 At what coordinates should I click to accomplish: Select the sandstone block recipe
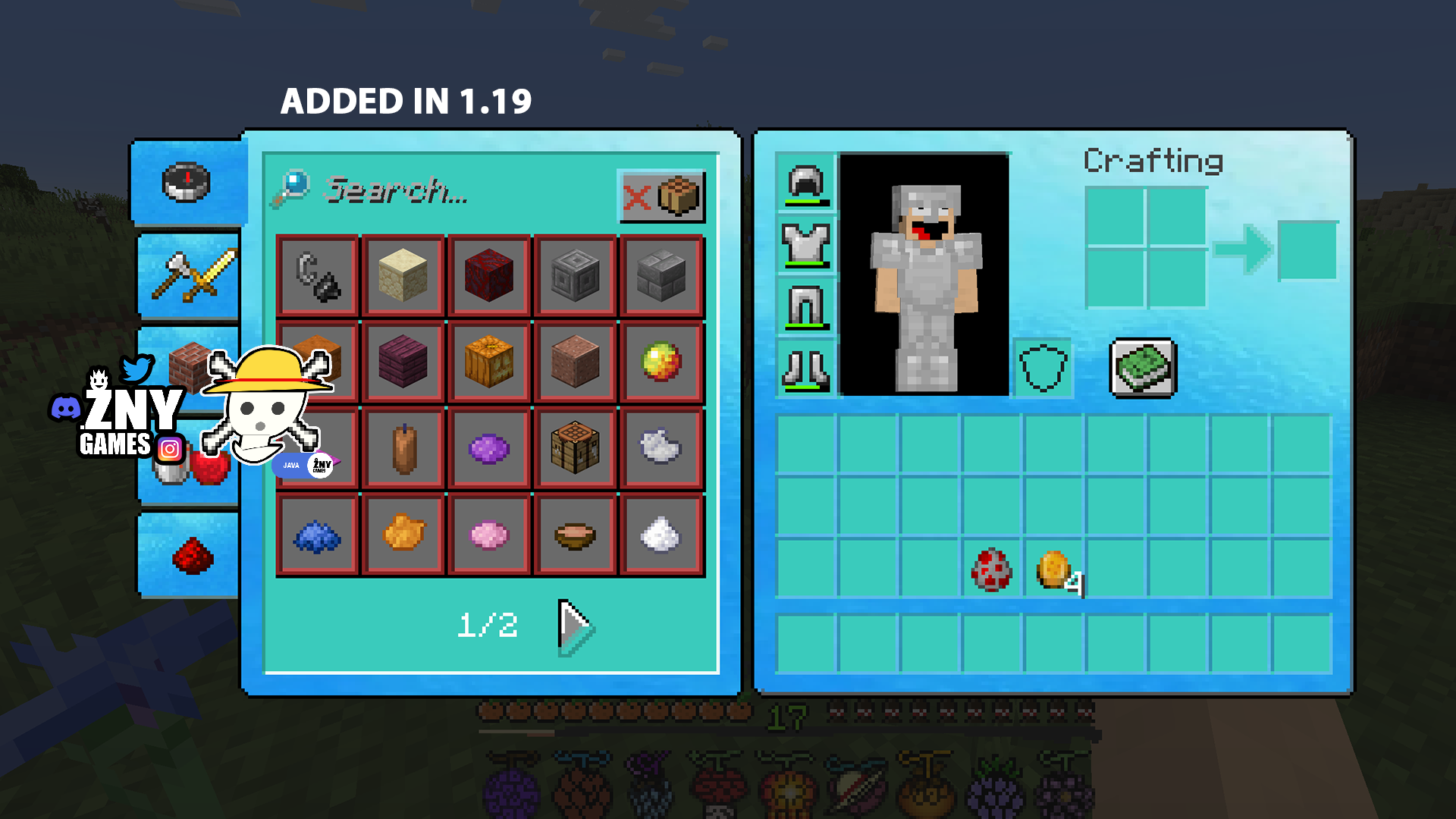tap(403, 275)
